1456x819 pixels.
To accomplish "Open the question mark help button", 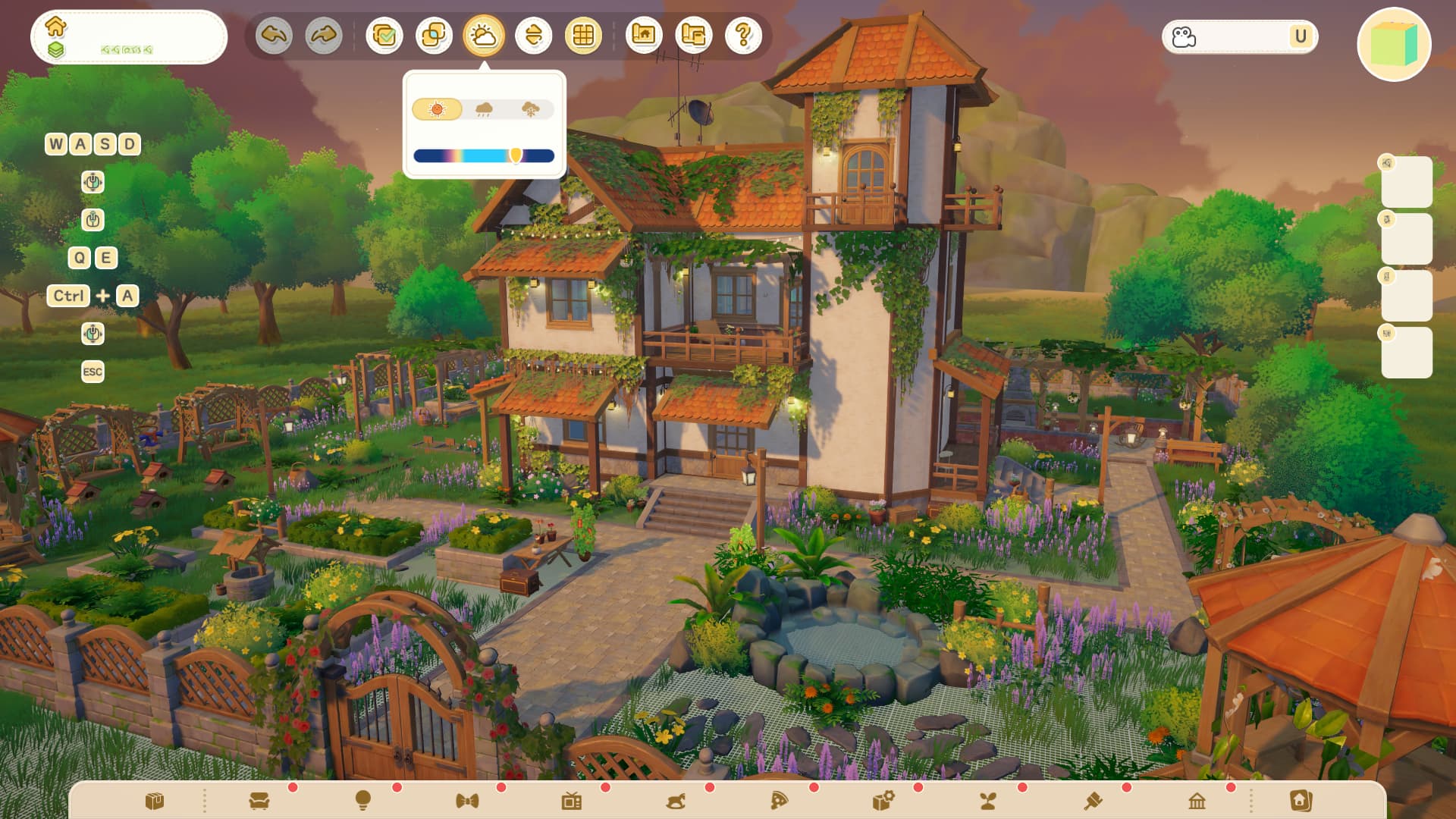I will (x=743, y=36).
